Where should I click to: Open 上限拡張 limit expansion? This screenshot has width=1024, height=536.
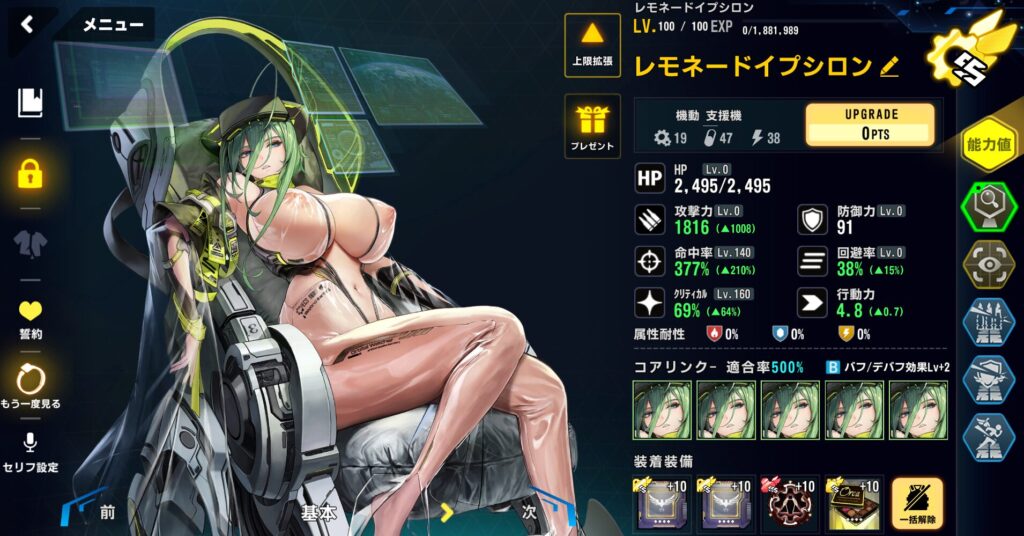(x=593, y=45)
